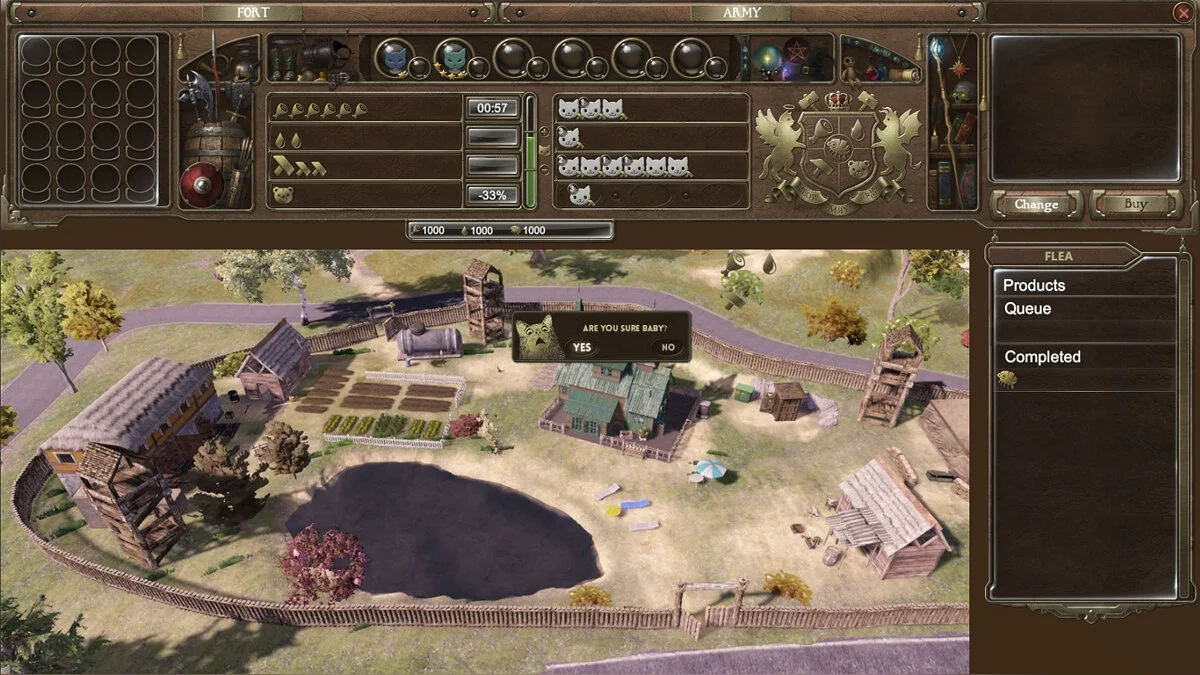
Task: Click the Buy button
Action: point(1135,204)
